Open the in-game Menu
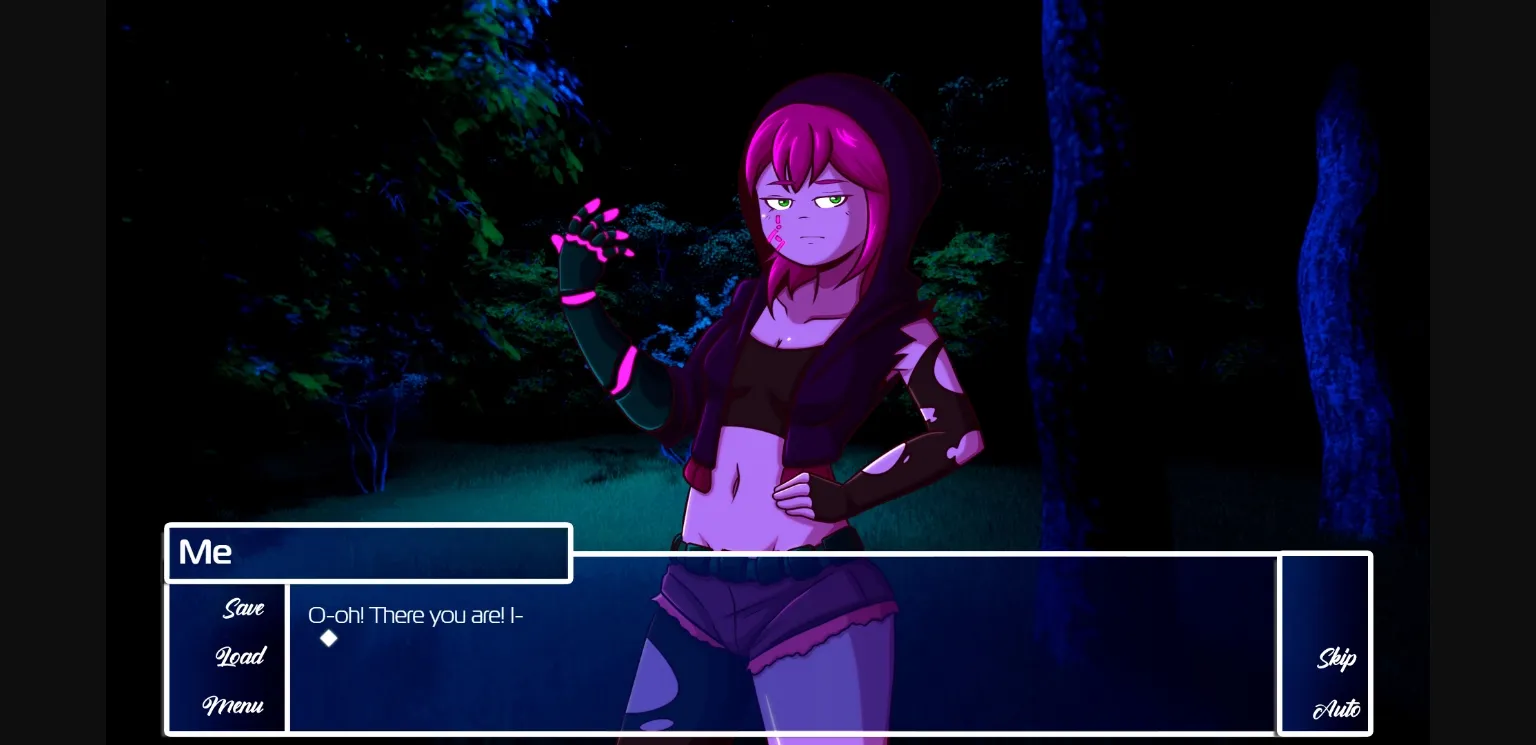This screenshot has width=1536, height=745. pos(233,706)
